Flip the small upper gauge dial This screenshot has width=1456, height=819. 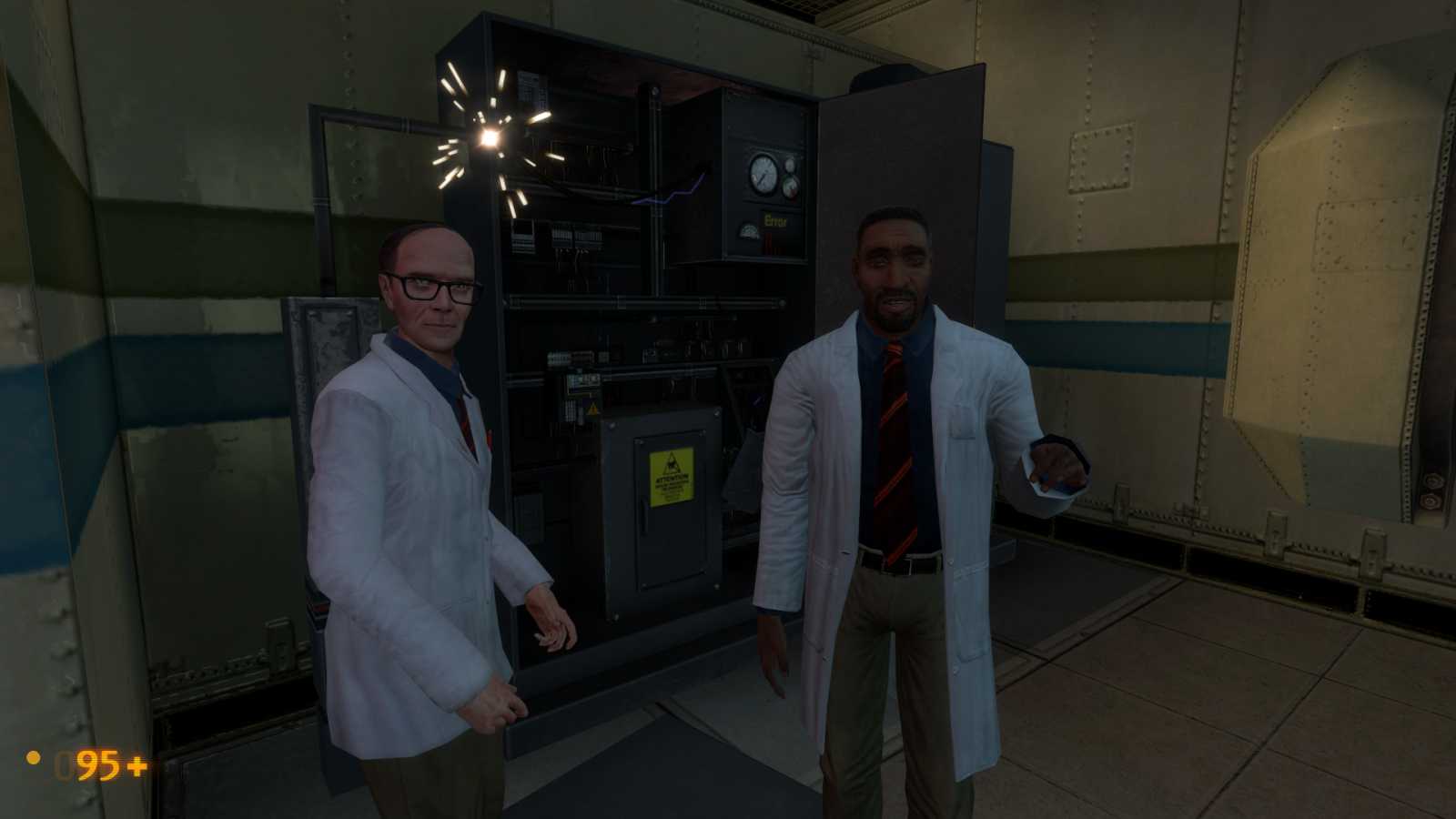[789, 163]
